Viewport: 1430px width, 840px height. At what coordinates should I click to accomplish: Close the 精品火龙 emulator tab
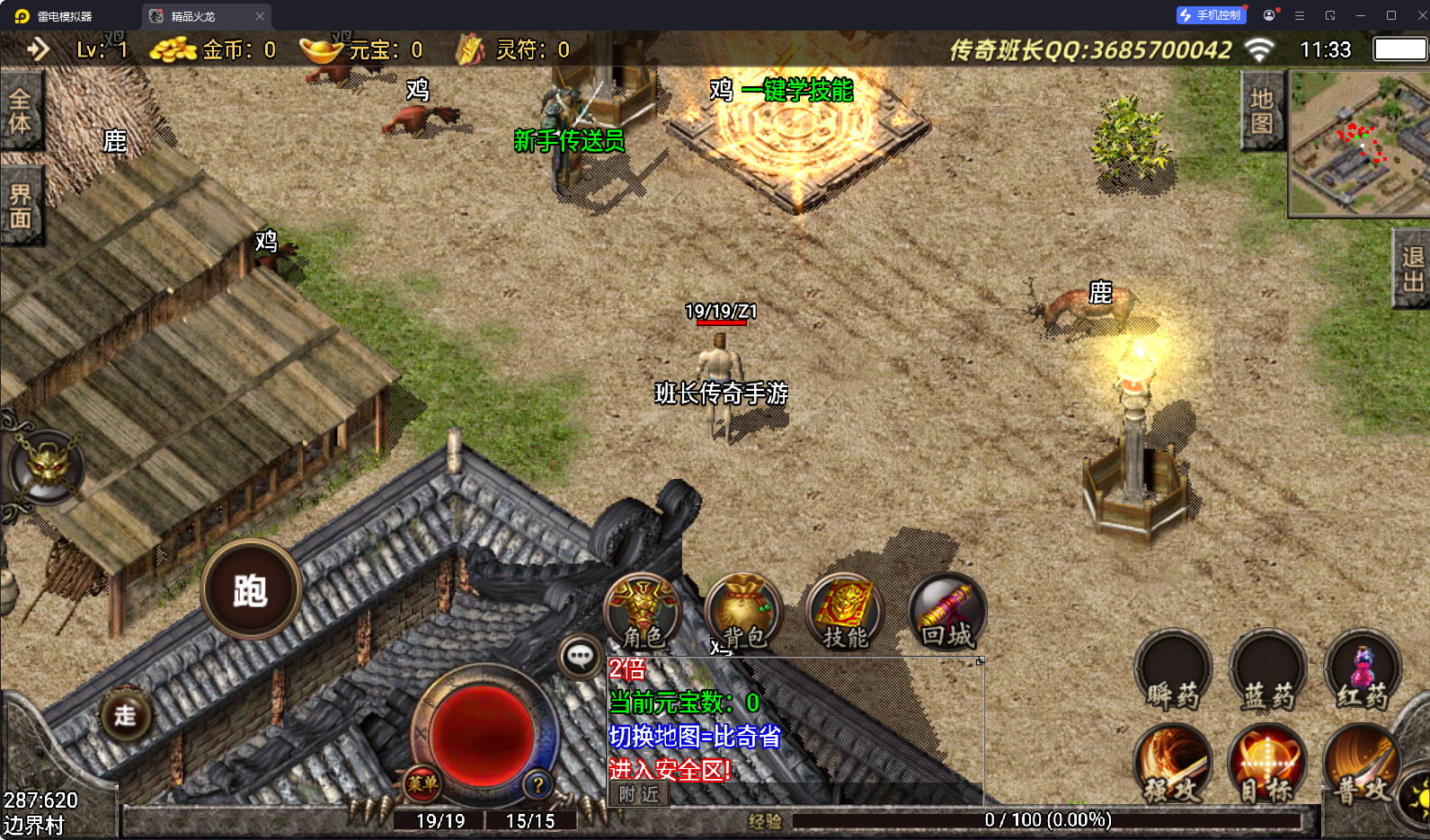(260, 16)
